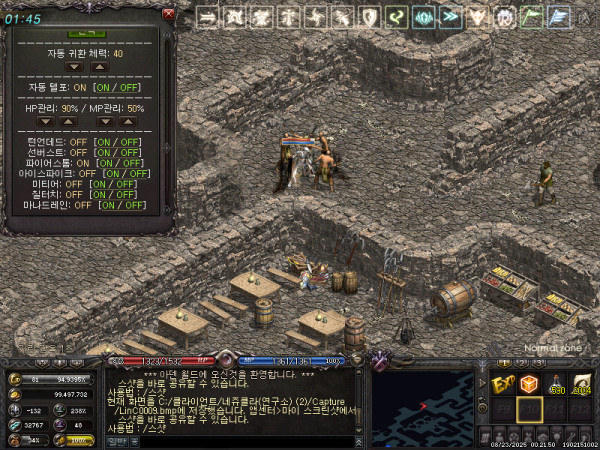Toggle 미티어 ON/OFF setting

click(x=112, y=184)
